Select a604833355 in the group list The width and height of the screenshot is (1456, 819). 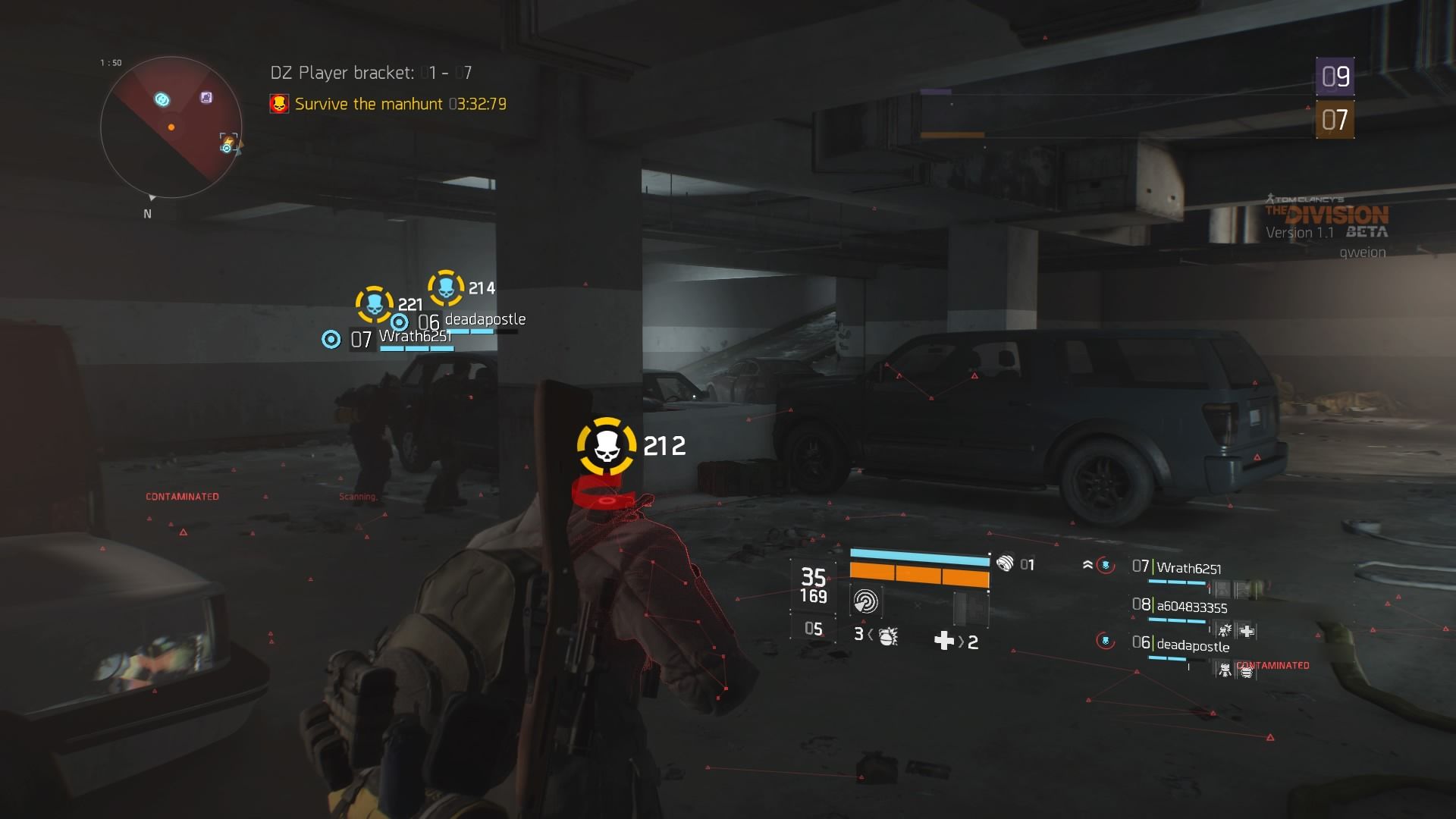pyautogui.click(x=1191, y=607)
